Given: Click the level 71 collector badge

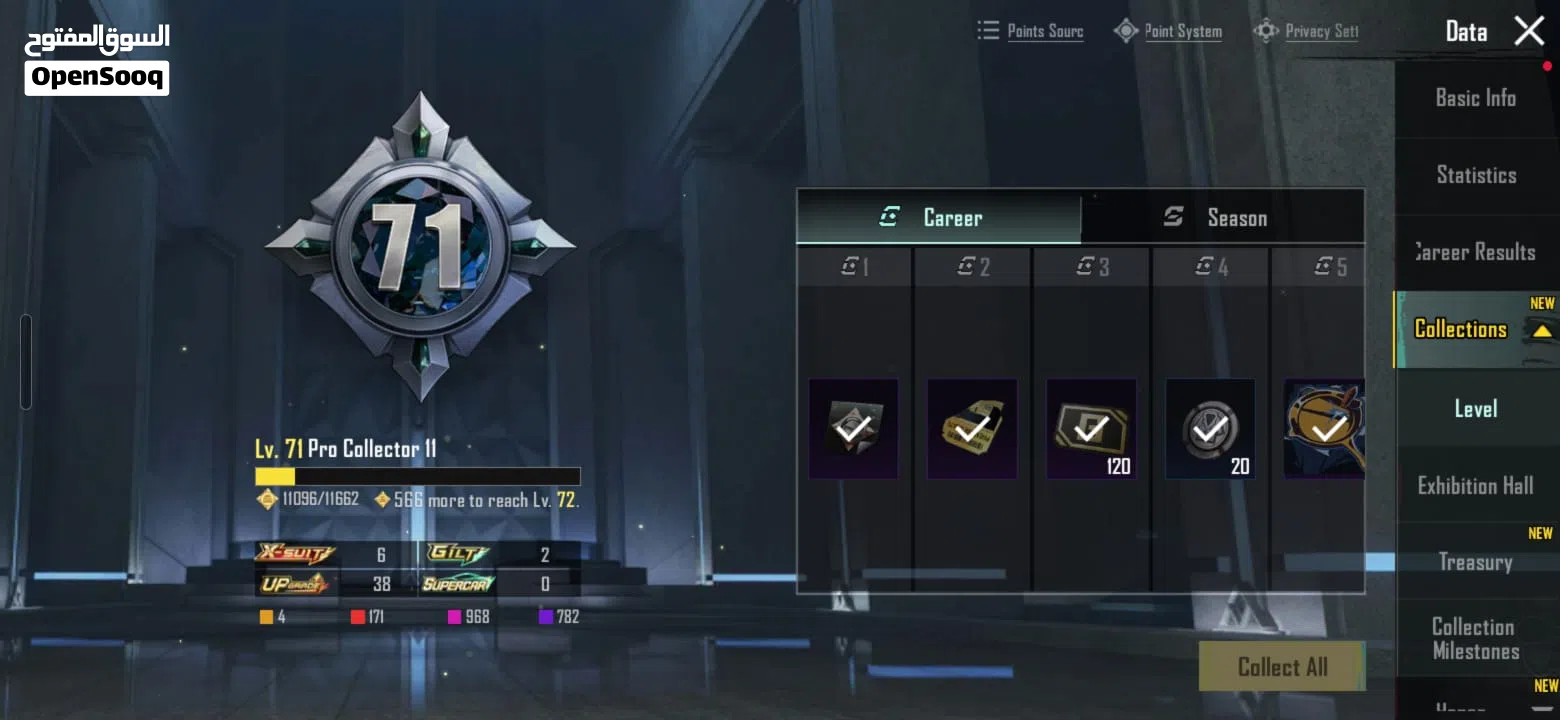Looking at the screenshot, I should pyautogui.click(x=420, y=245).
